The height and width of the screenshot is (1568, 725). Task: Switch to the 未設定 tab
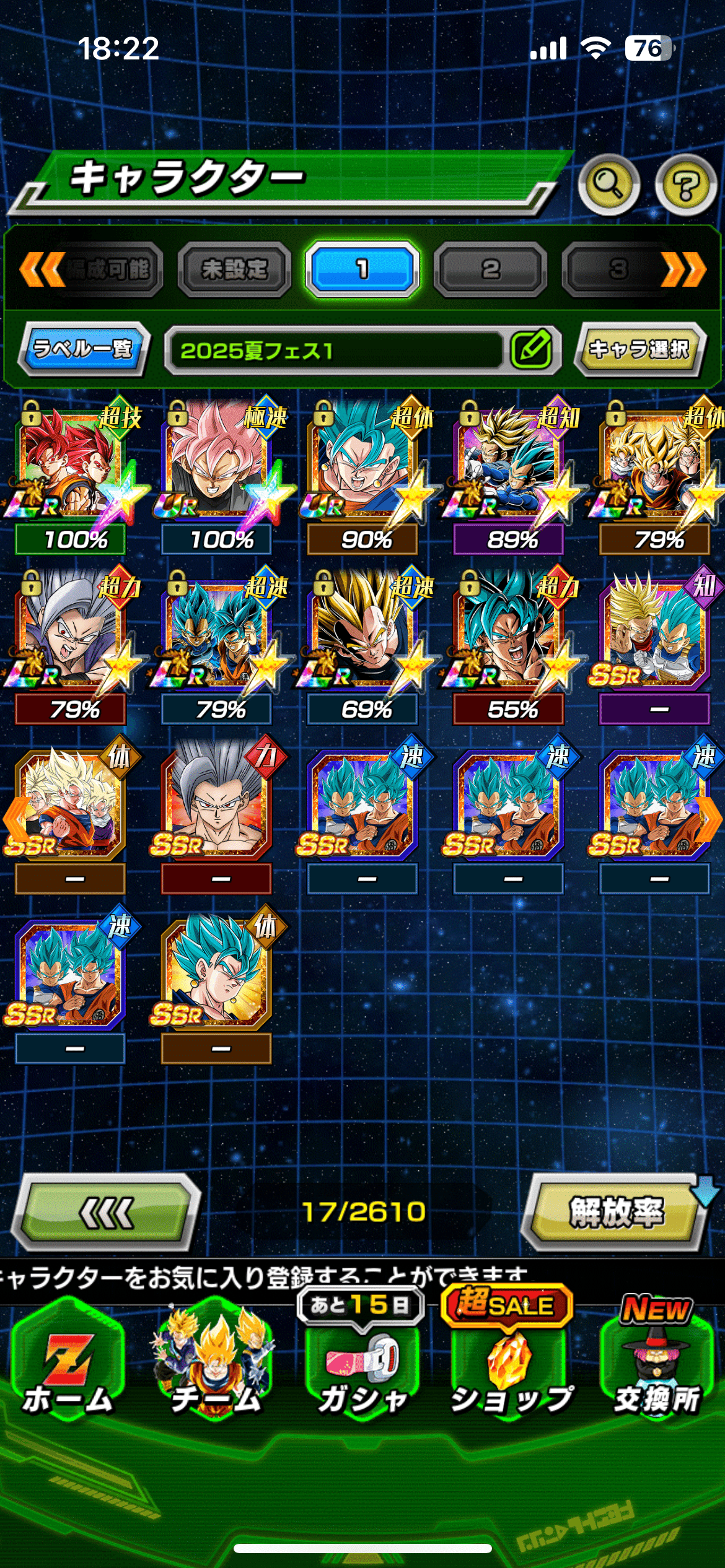234,269
